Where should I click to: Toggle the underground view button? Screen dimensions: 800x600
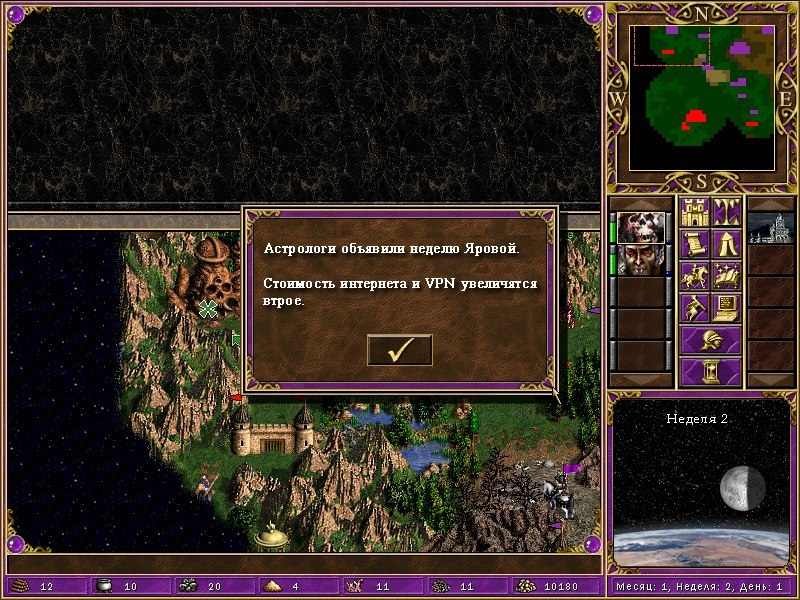726,212
